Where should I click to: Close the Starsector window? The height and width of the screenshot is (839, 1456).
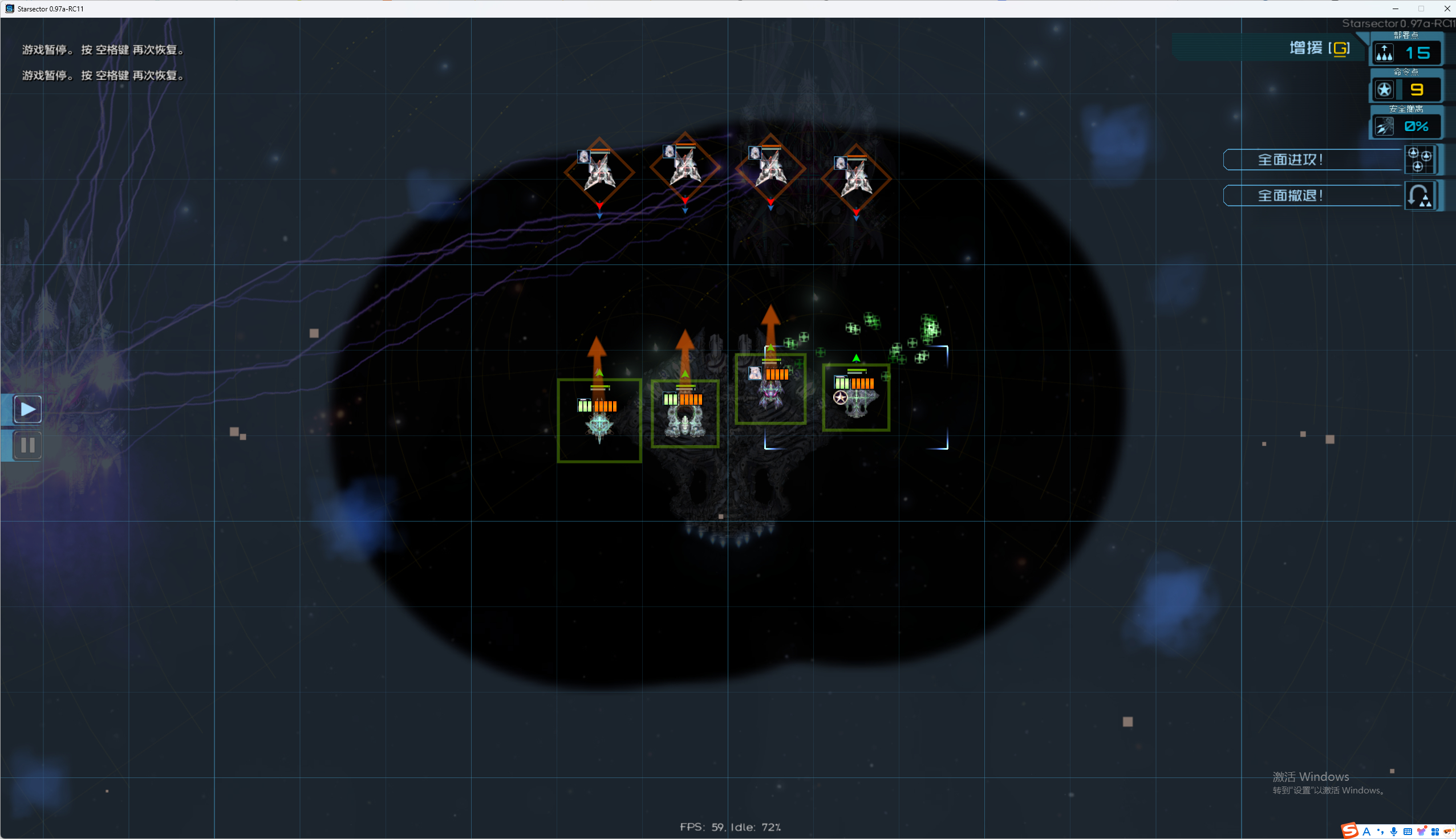(x=1447, y=9)
